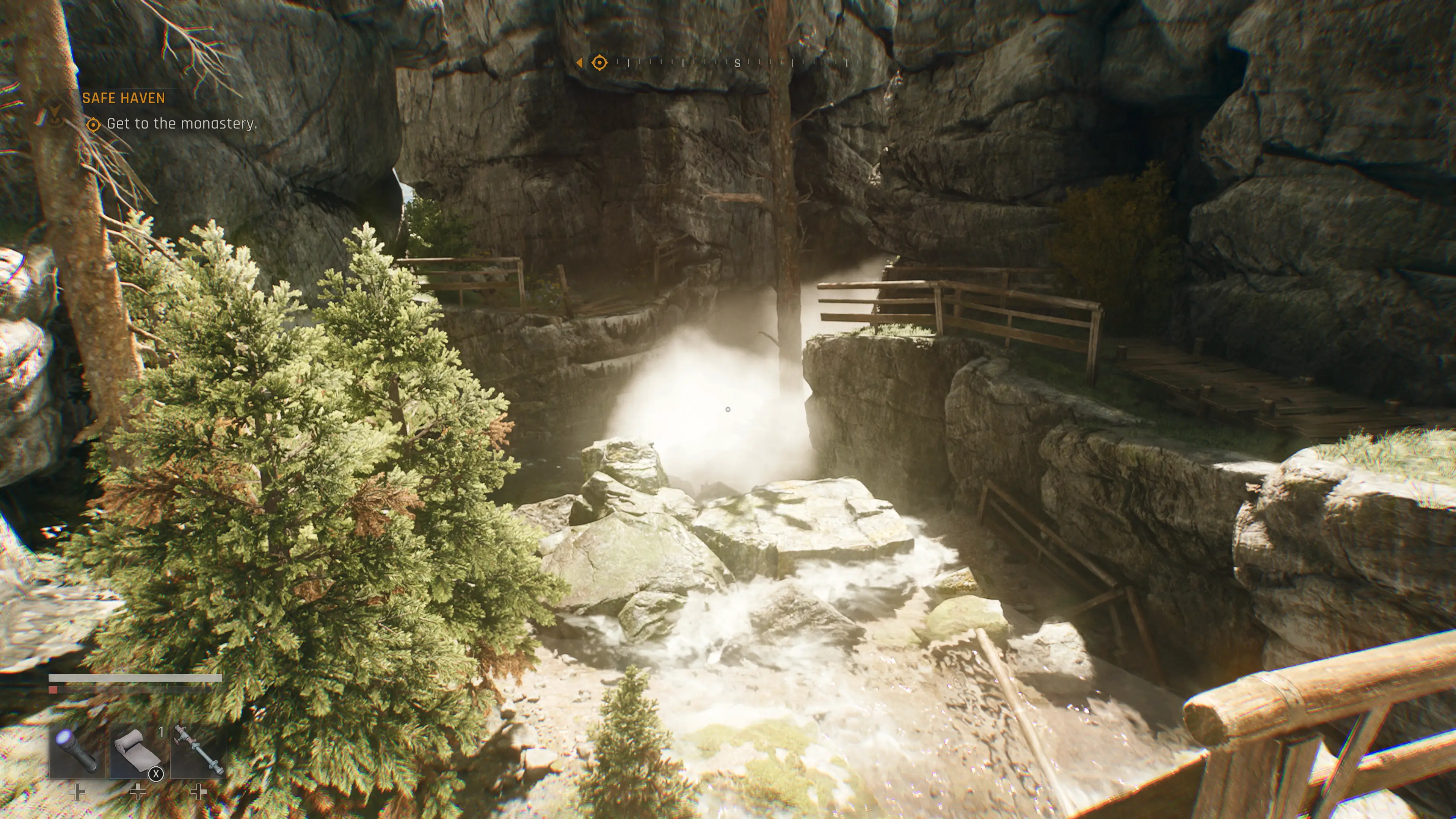Image resolution: width=1456 pixels, height=819 pixels.
Task: Equip the metal pipe weapon slot
Action: tap(198, 752)
